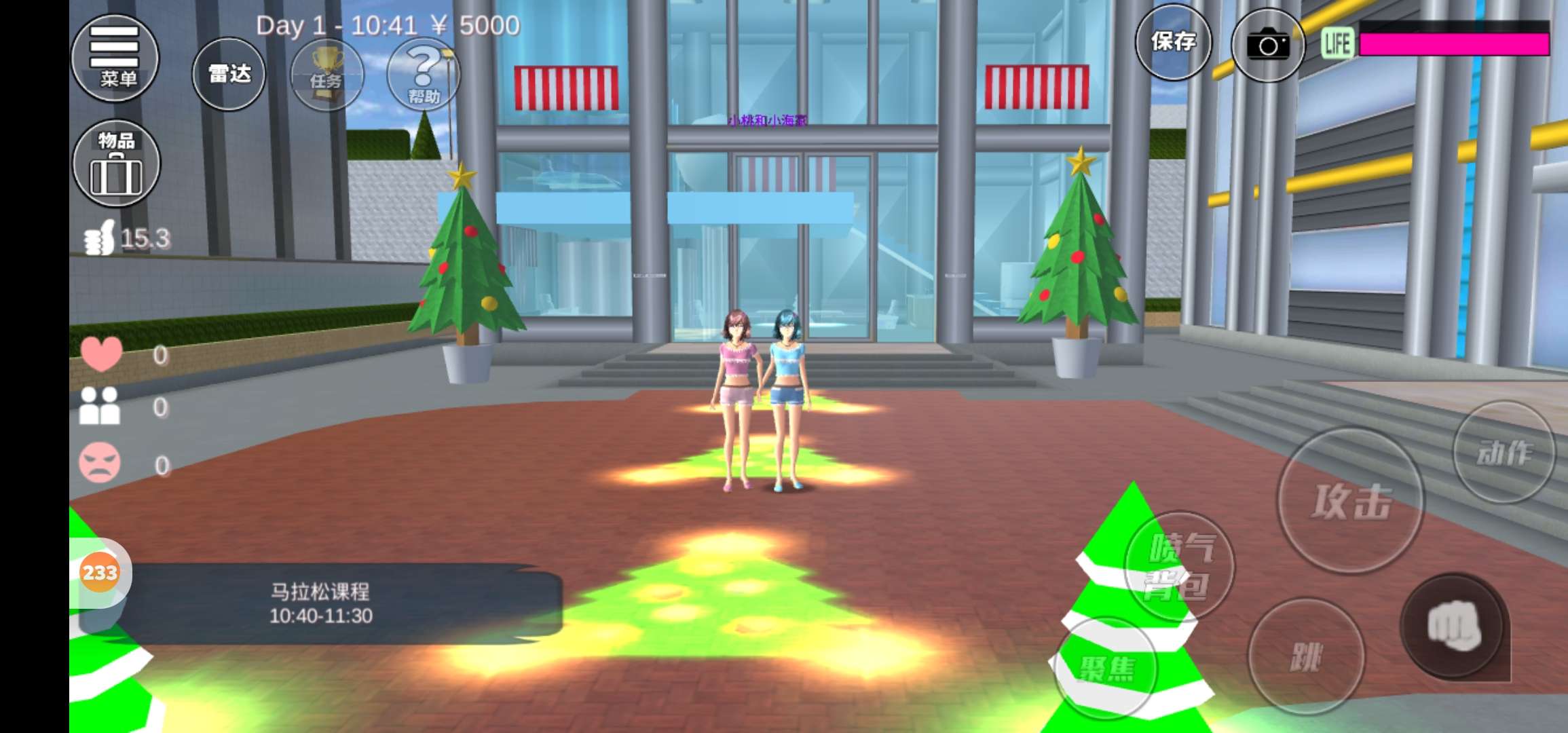The width and height of the screenshot is (1568, 733).
Task: Toggle the 聚焦 focus button
Action: [x=1106, y=668]
